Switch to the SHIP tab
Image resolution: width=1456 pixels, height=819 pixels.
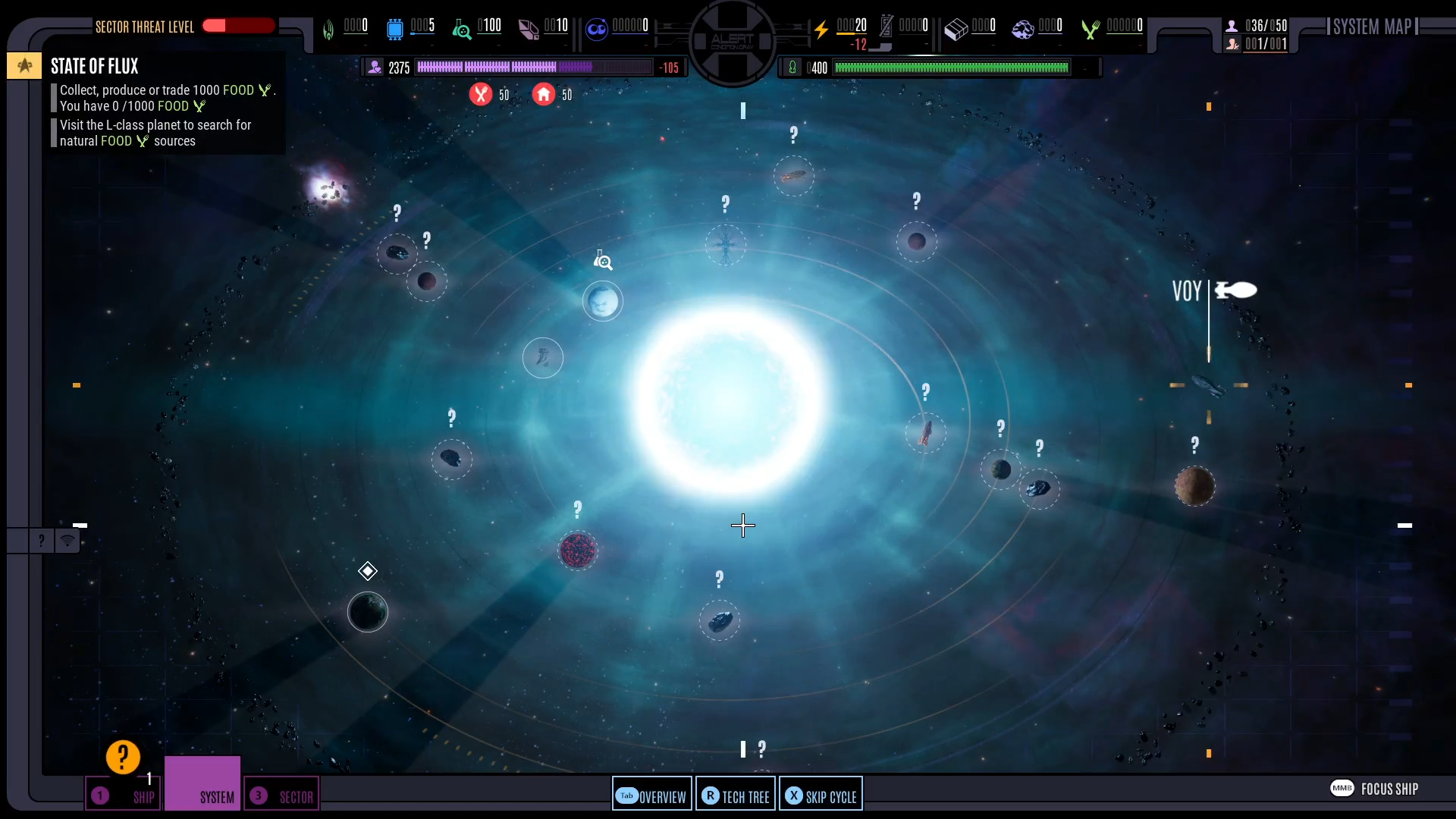click(x=124, y=795)
